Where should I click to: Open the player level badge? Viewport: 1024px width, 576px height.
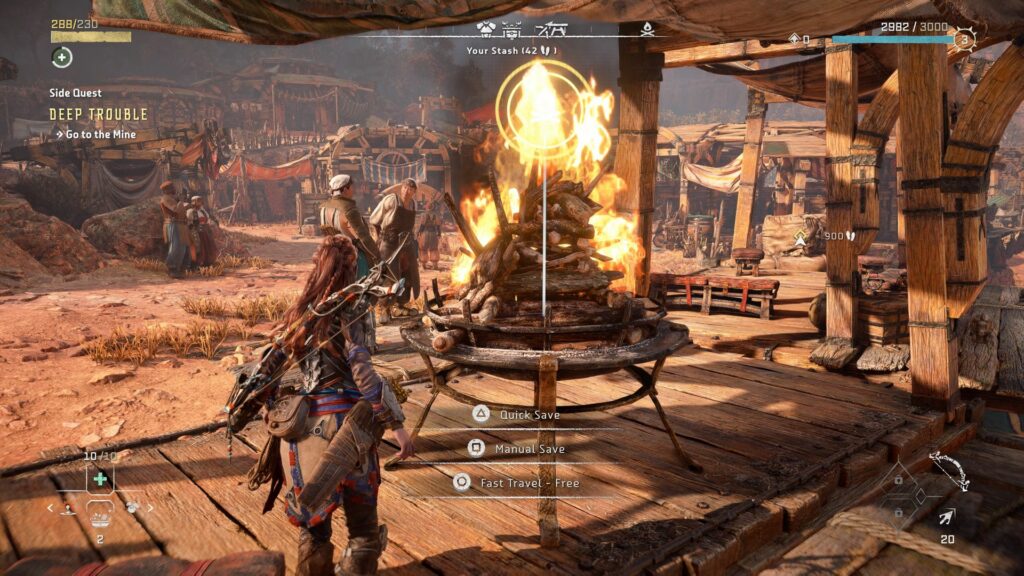pos(964,40)
